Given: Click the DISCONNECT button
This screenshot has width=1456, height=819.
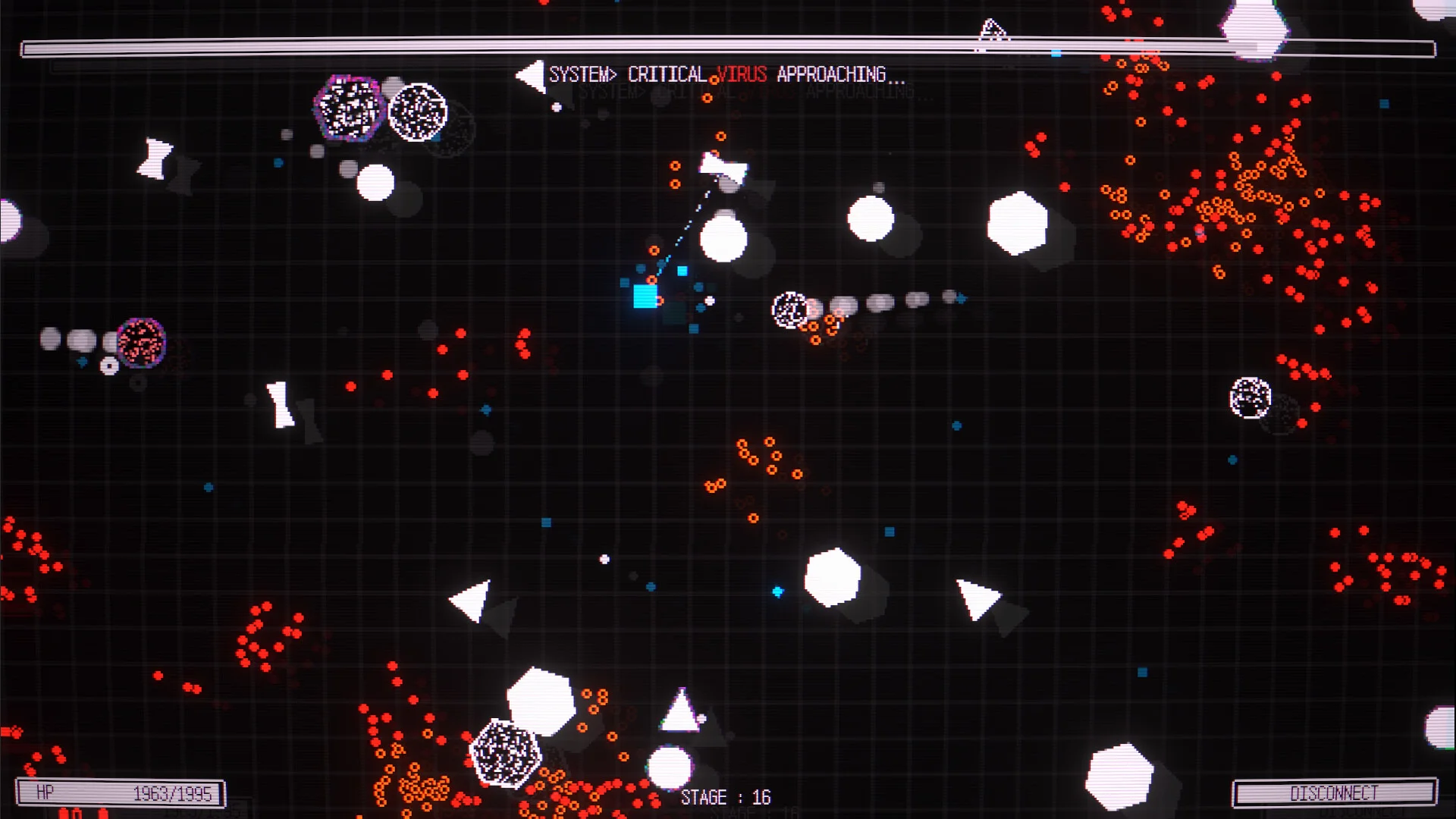Looking at the screenshot, I should pos(1334,793).
